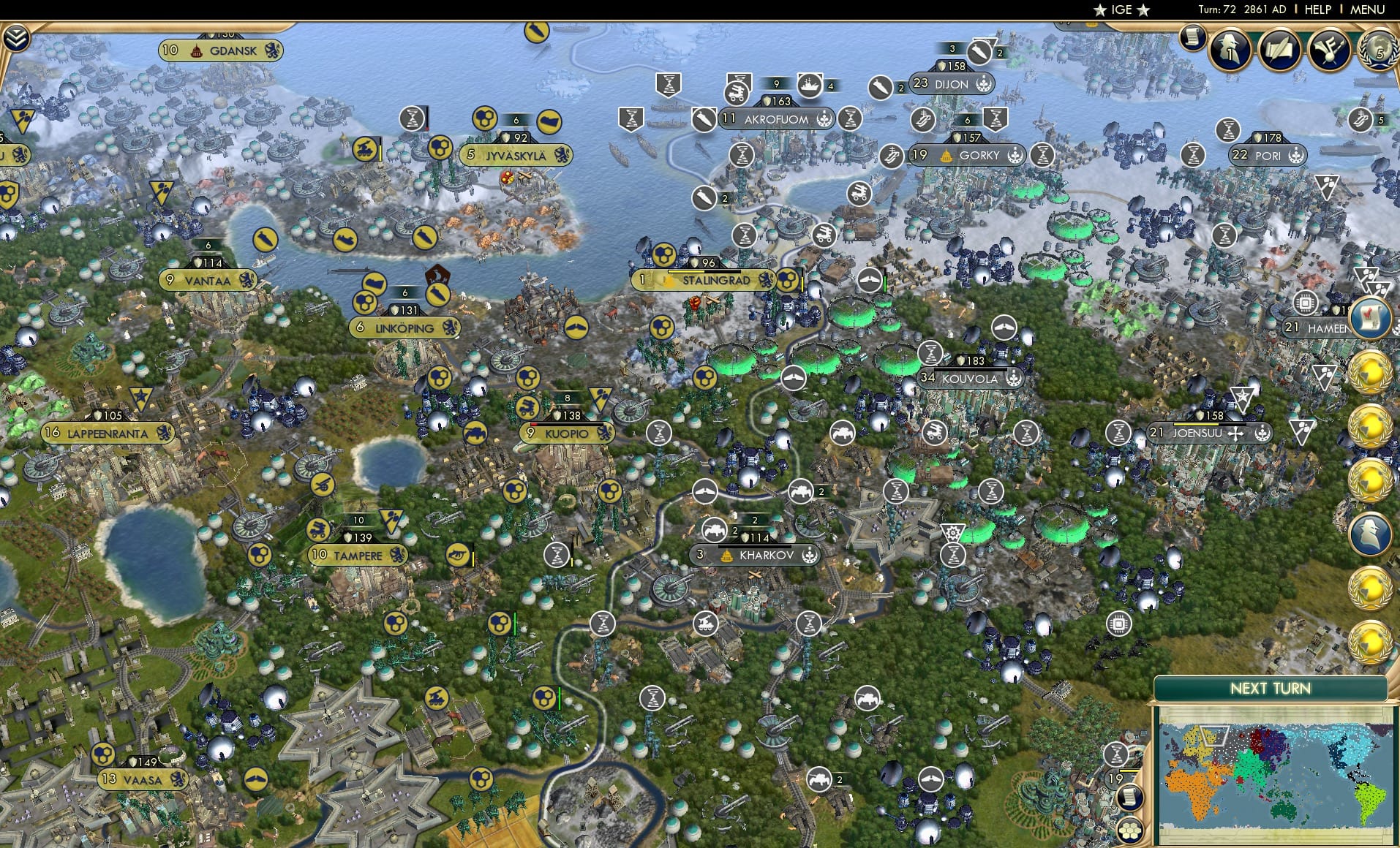Viewport: 1400px width, 848px height.
Task: Select an artillery unit flag near Kharkov
Action: pos(713,531)
